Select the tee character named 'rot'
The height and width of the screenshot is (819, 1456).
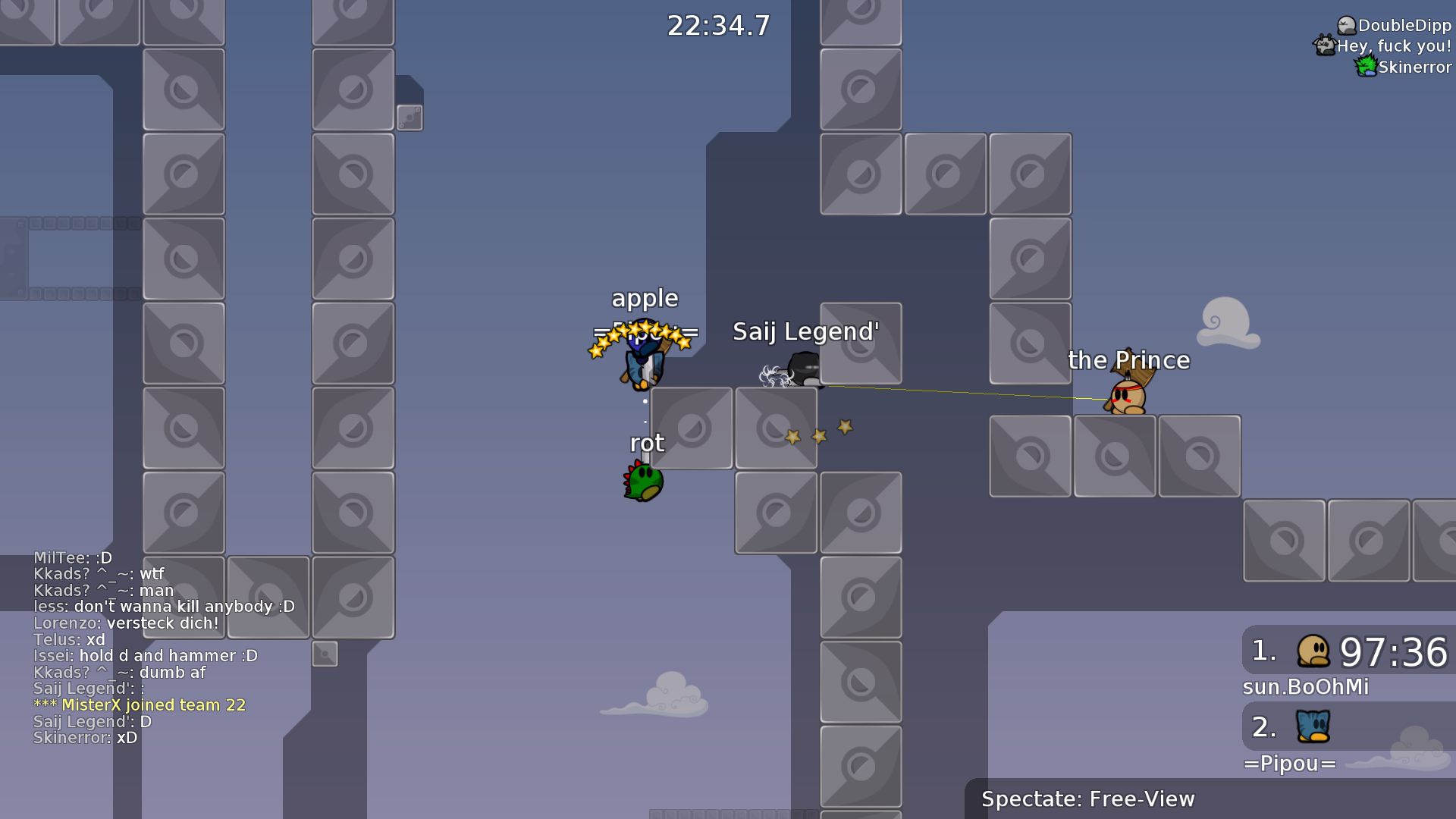point(642,481)
